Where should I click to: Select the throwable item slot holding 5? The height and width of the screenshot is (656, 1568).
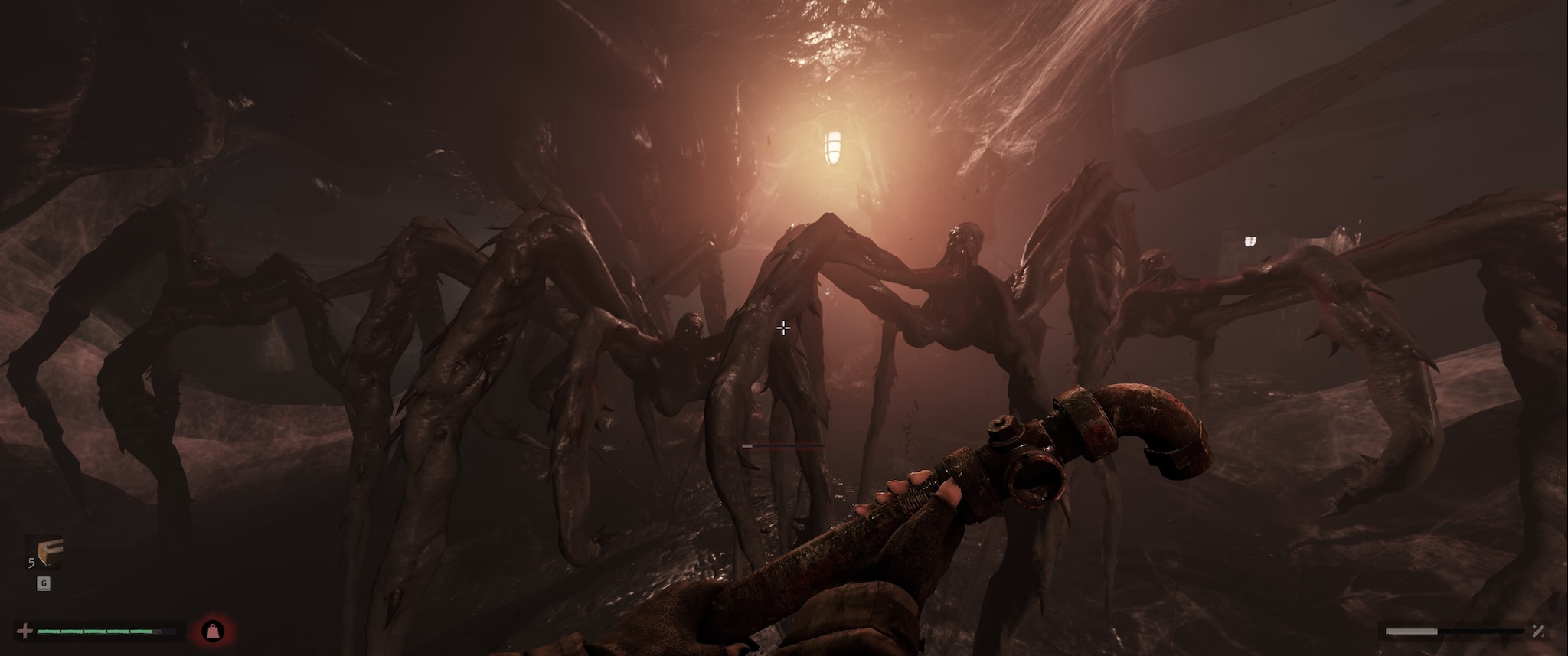[45, 553]
